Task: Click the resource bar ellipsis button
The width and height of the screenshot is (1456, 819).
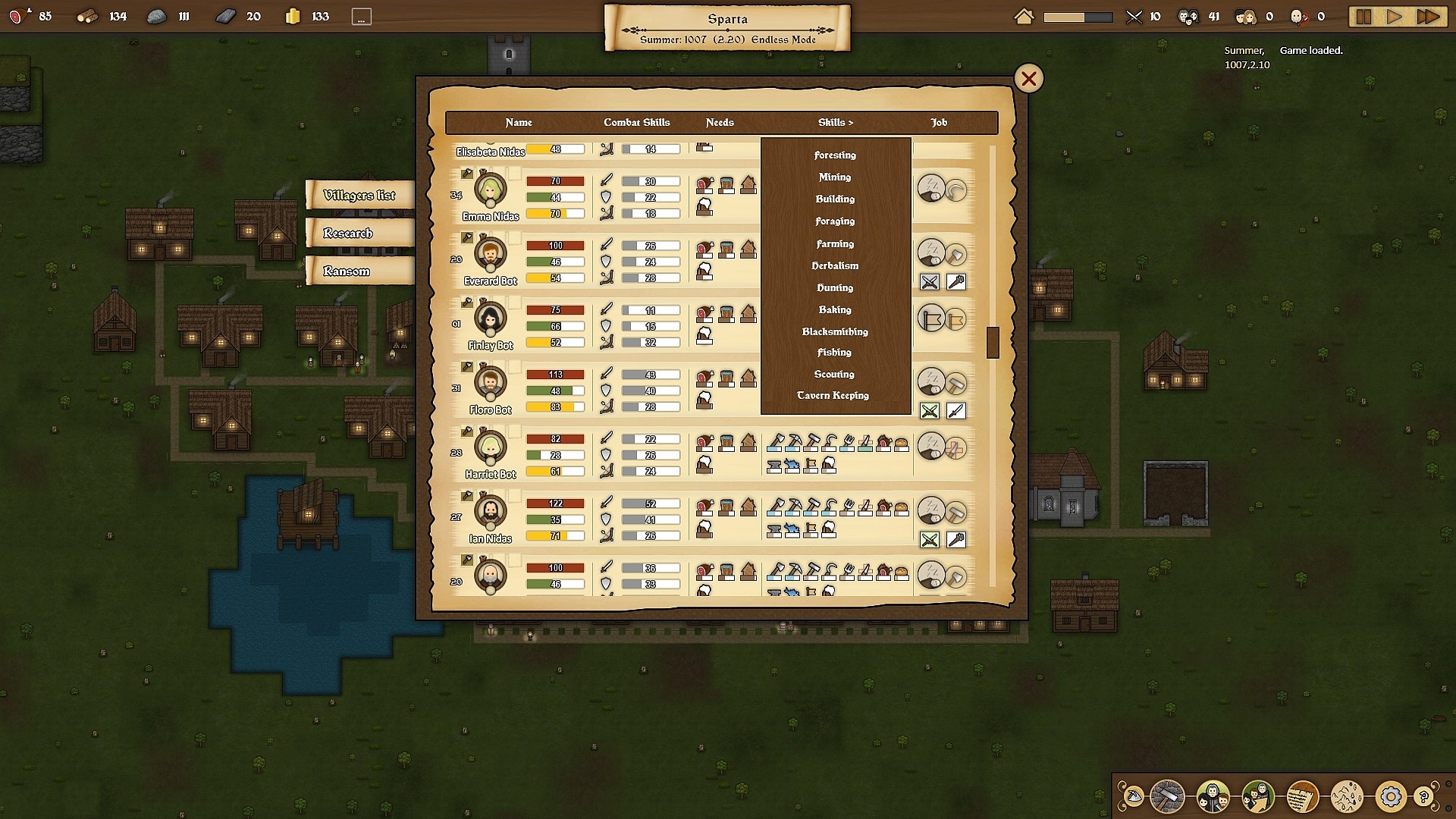Action: 362,17
